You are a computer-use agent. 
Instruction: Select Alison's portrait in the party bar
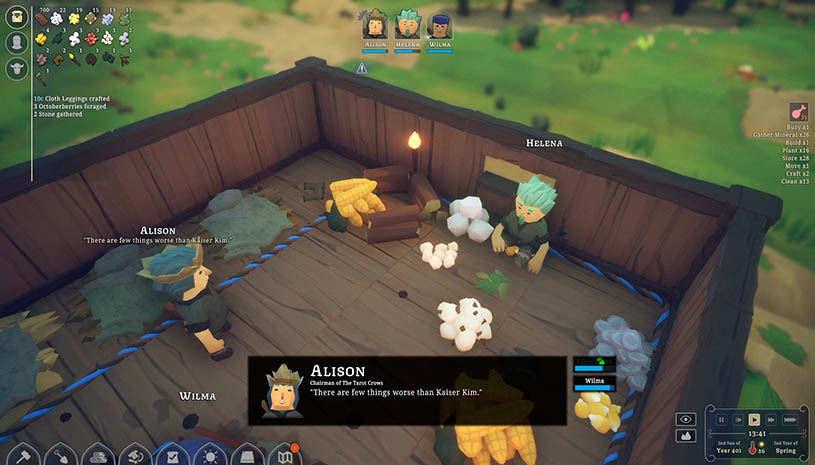(375, 25)
